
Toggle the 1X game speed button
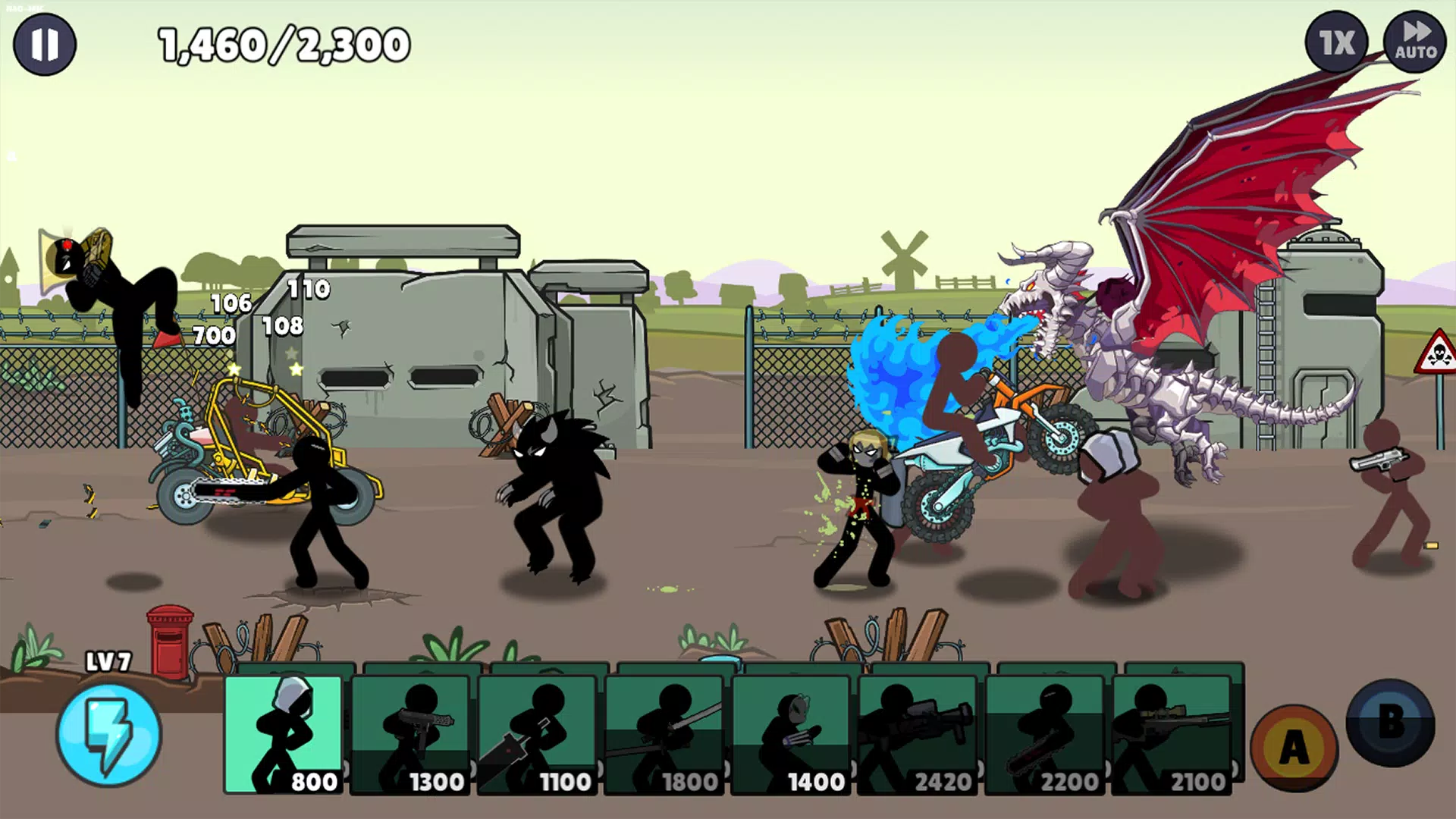[1337, 43]
